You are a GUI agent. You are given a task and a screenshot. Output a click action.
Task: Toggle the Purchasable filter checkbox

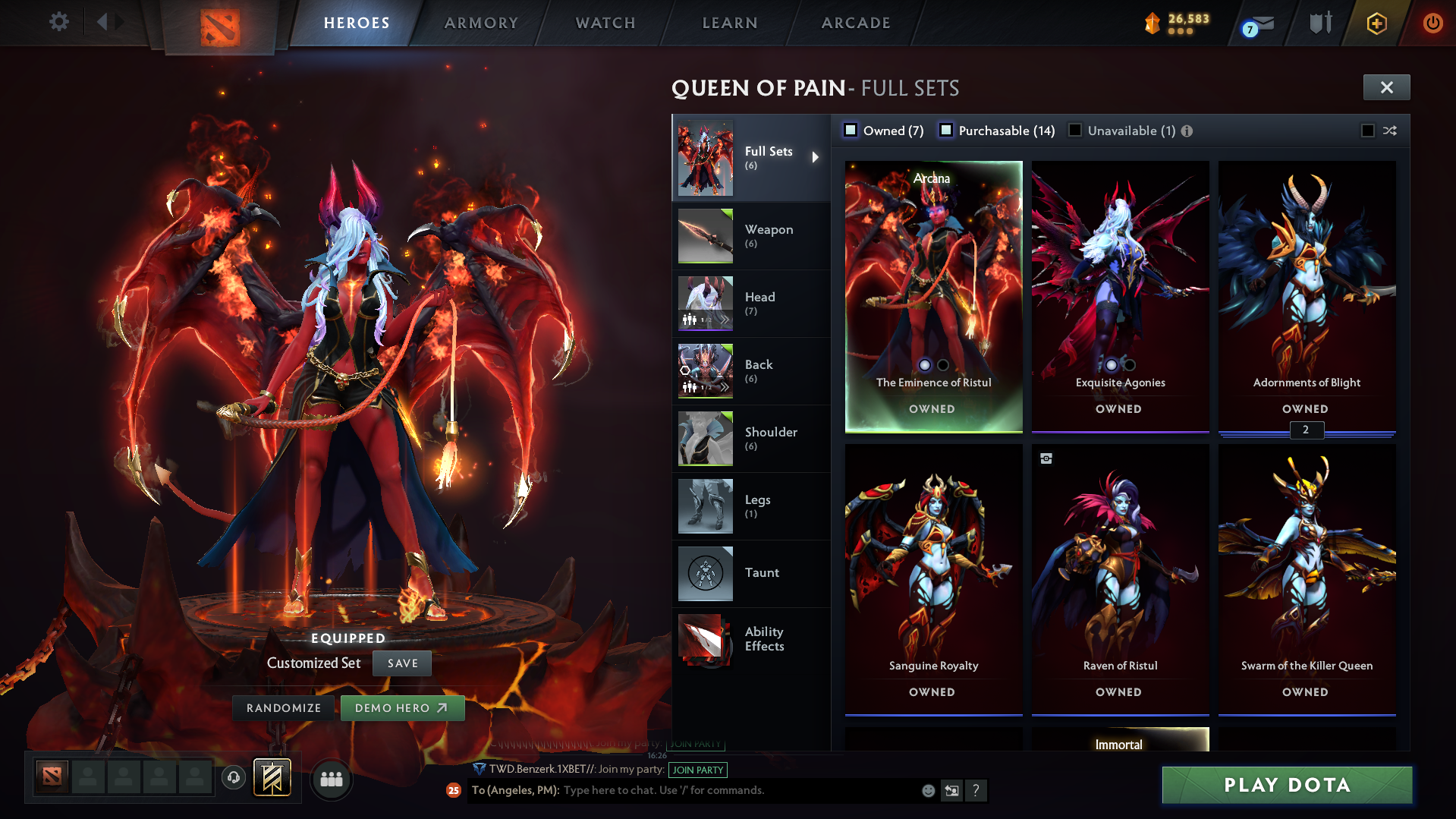point(946,131)
